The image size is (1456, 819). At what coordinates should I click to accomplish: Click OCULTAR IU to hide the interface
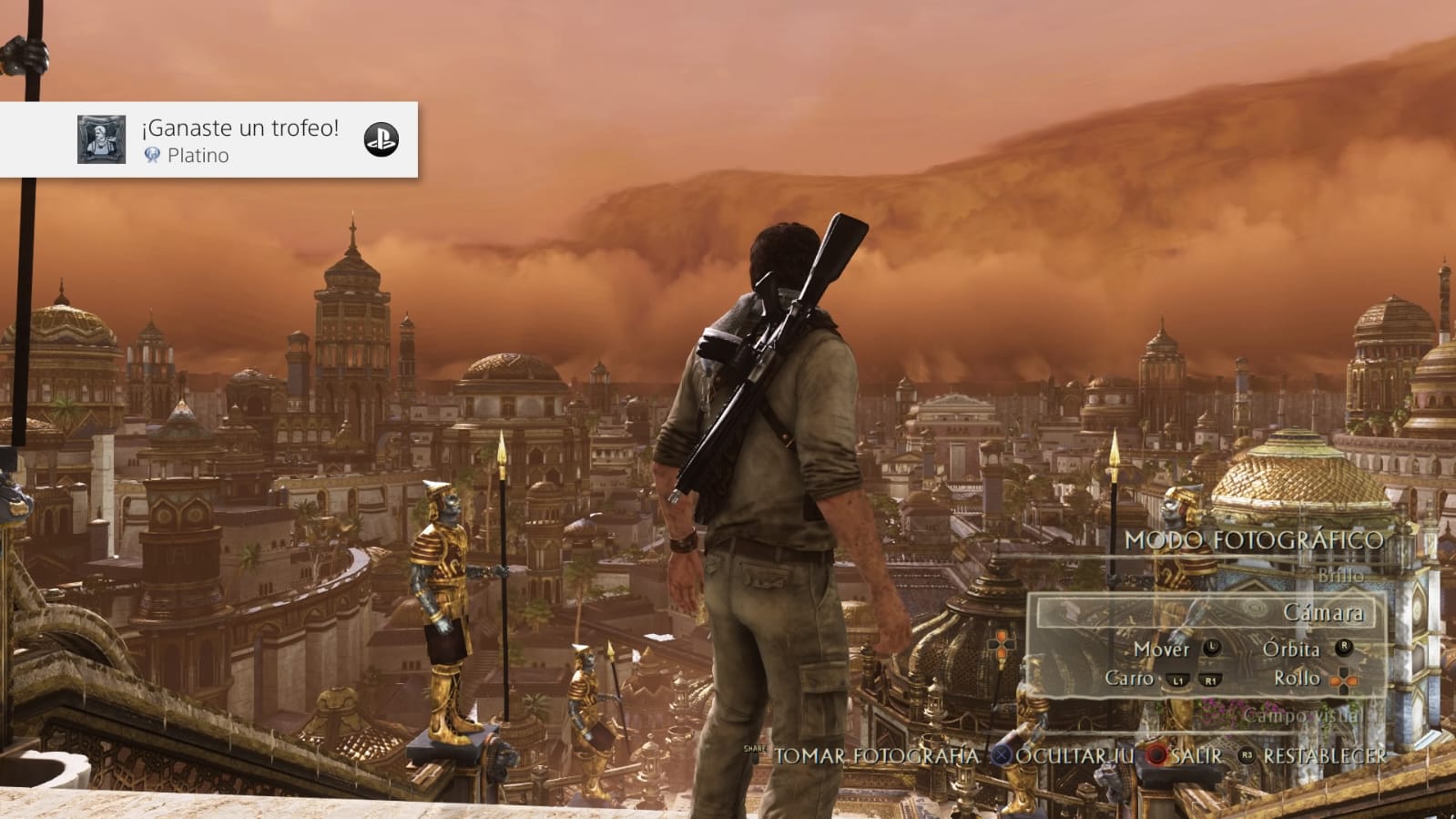point(1076,755)
